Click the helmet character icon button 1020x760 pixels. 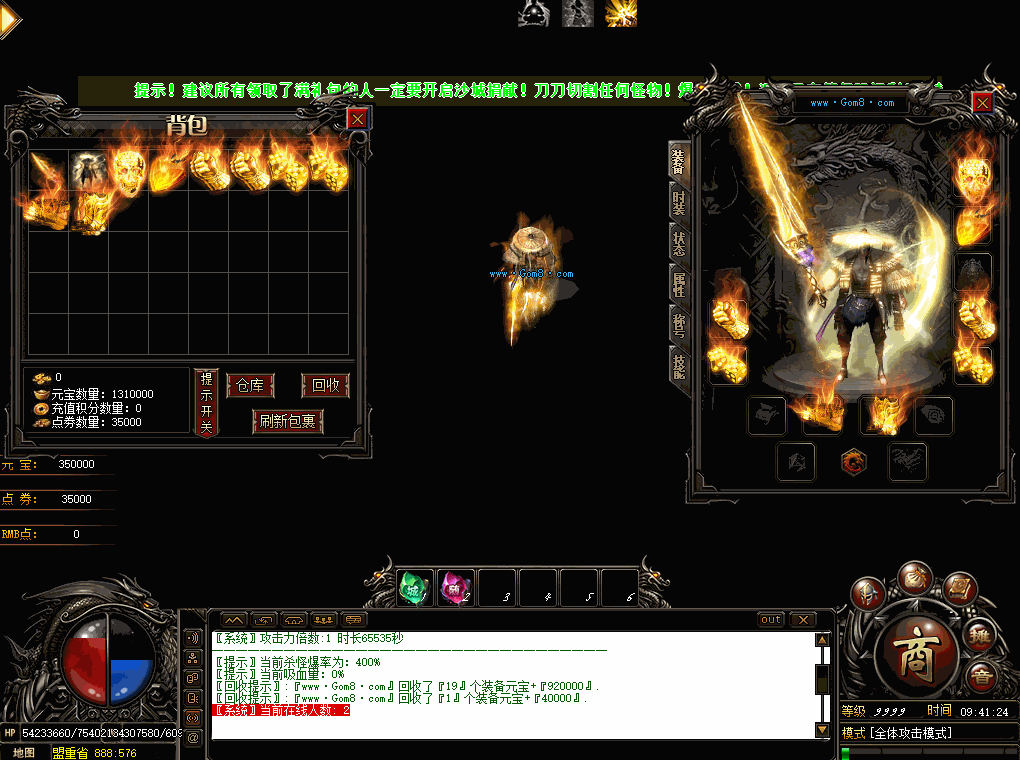tap(868, 593)
